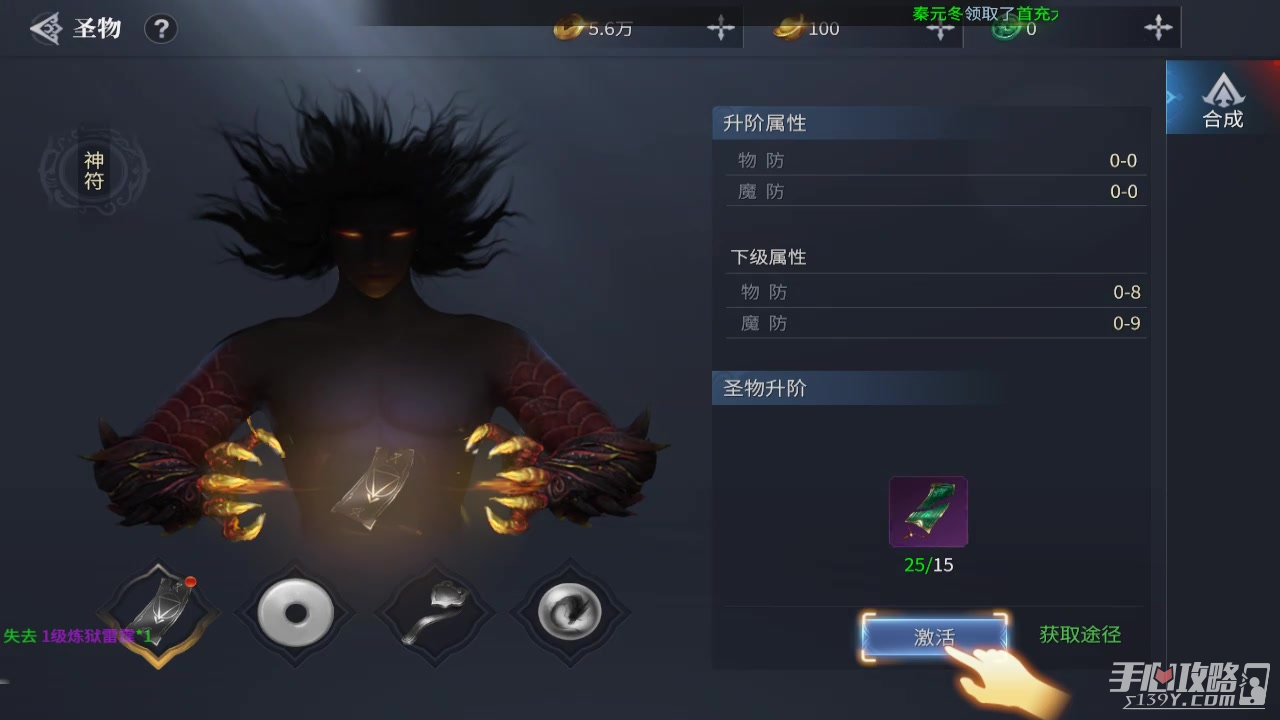
Task: Click the 激活 activate button
Action: [x=934, y=637]
